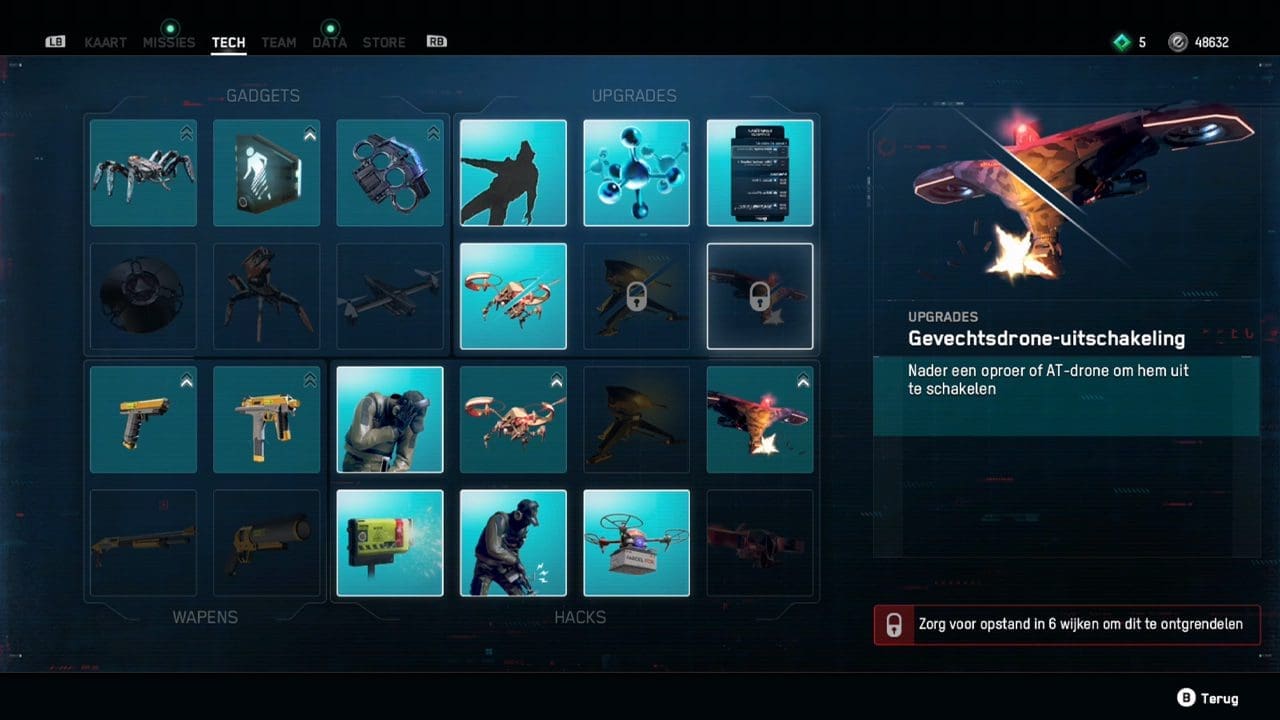Select the highlighted locked combat drone upgrade
1280x720 pixels.
point(759,296)
